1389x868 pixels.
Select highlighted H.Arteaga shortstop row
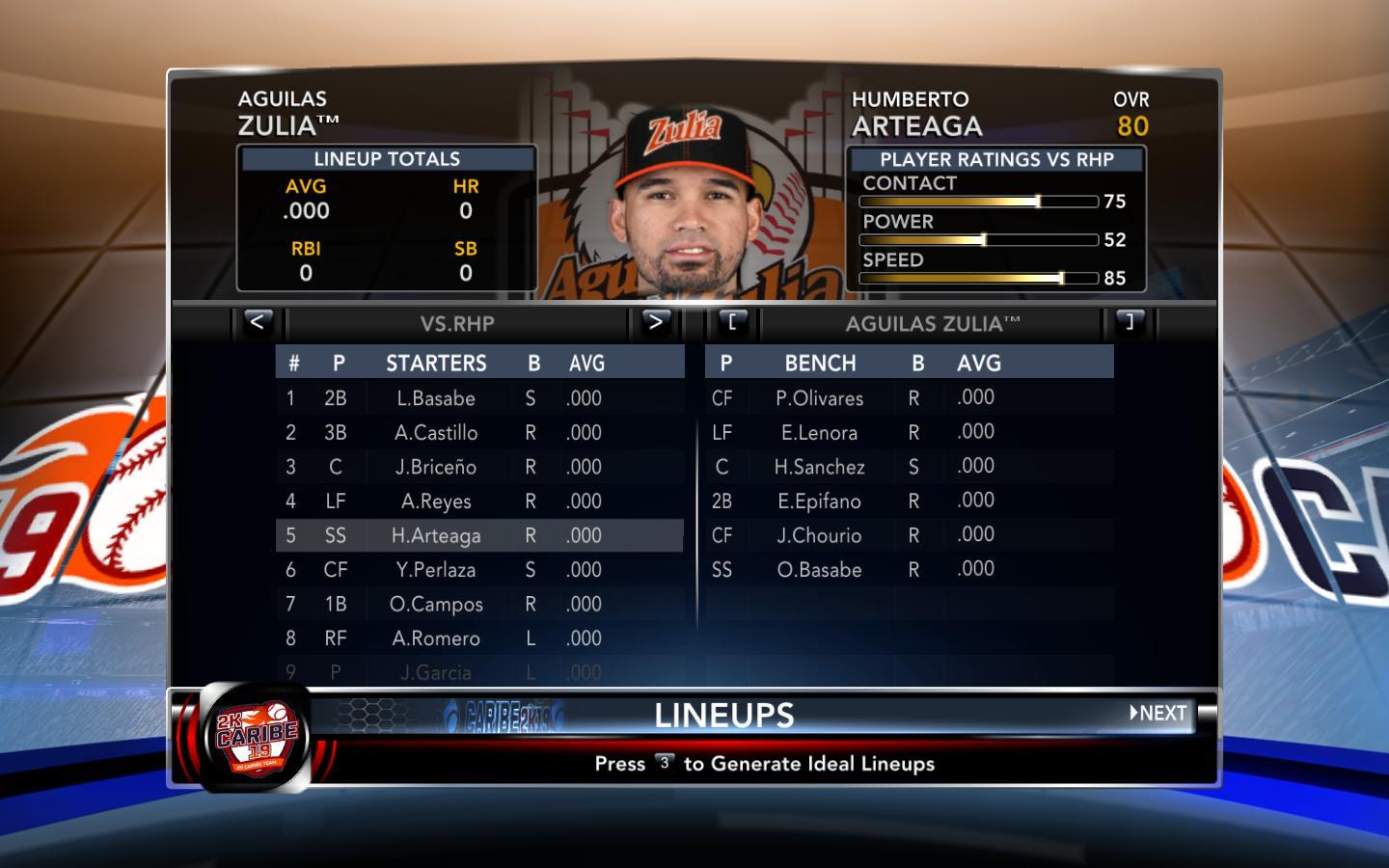pyautogui.click(x=436, y=536)
